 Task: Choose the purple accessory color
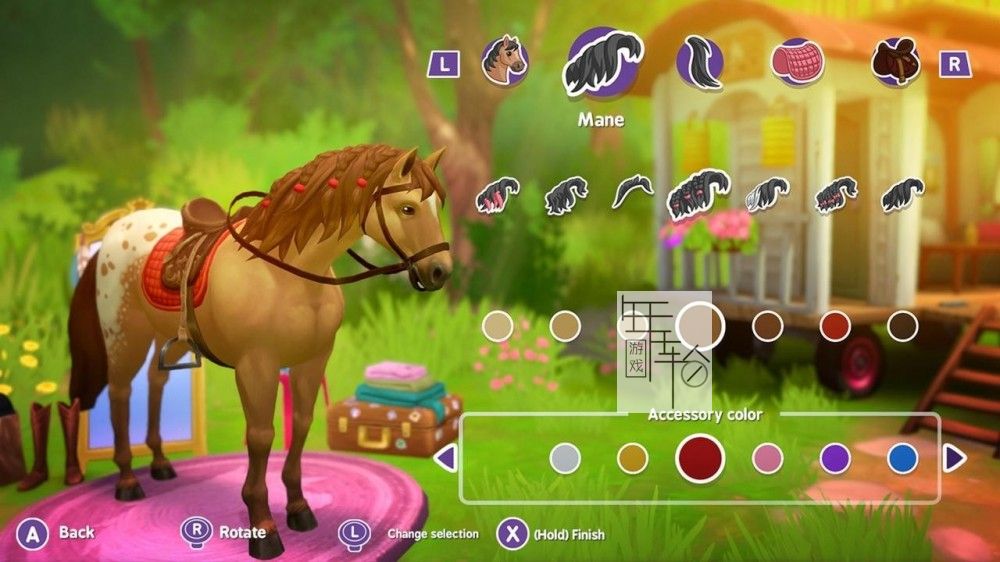835,458
